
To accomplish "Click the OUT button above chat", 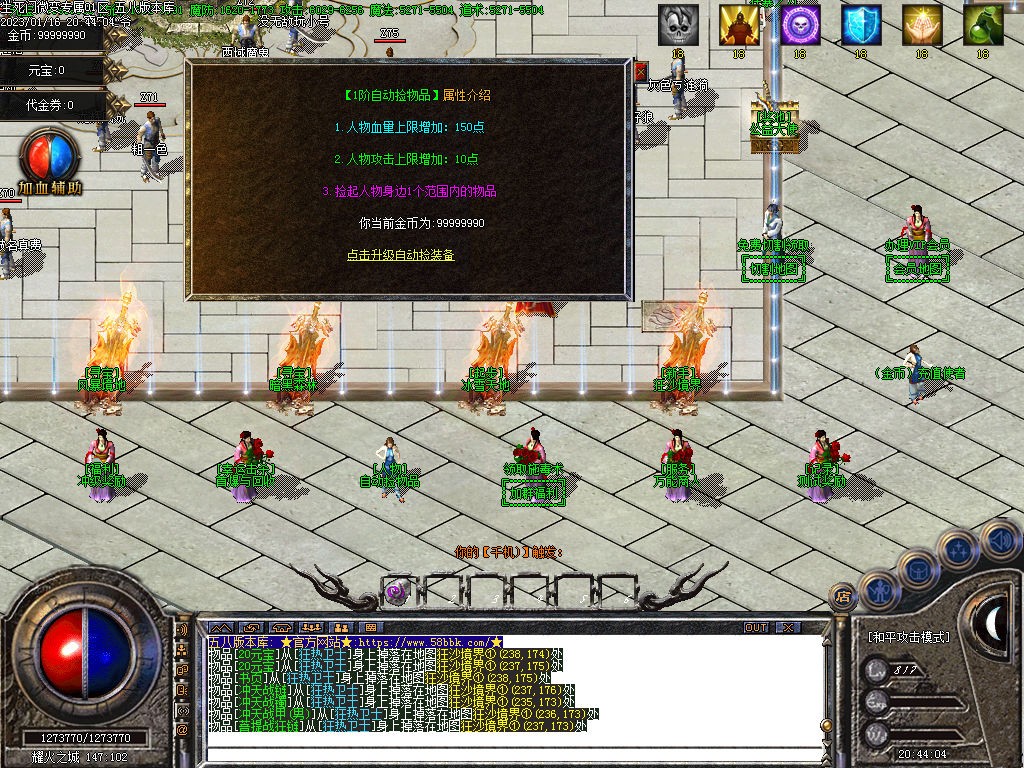I will tap(757, 627).
